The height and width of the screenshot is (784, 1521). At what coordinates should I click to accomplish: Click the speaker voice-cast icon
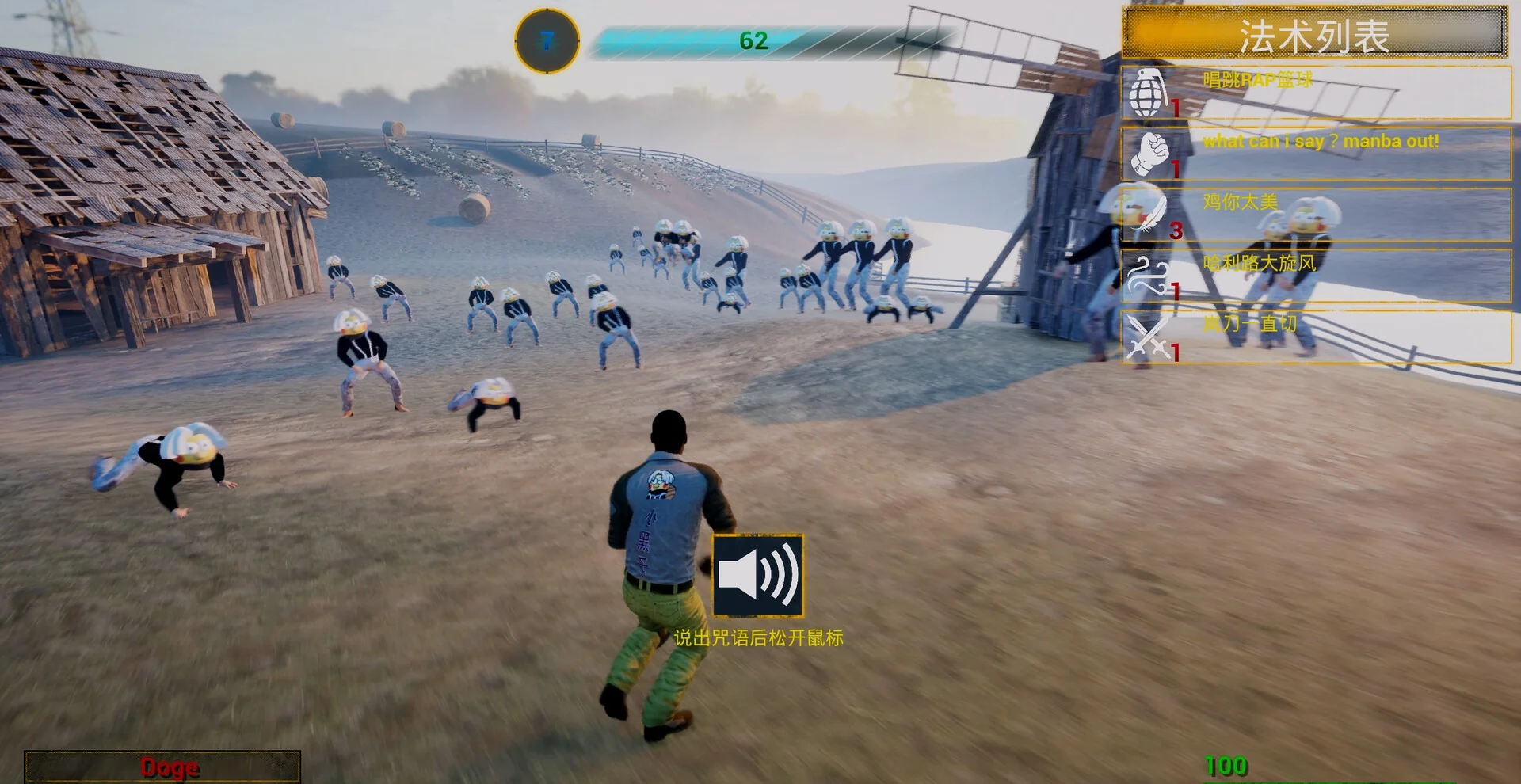[758, 576]
